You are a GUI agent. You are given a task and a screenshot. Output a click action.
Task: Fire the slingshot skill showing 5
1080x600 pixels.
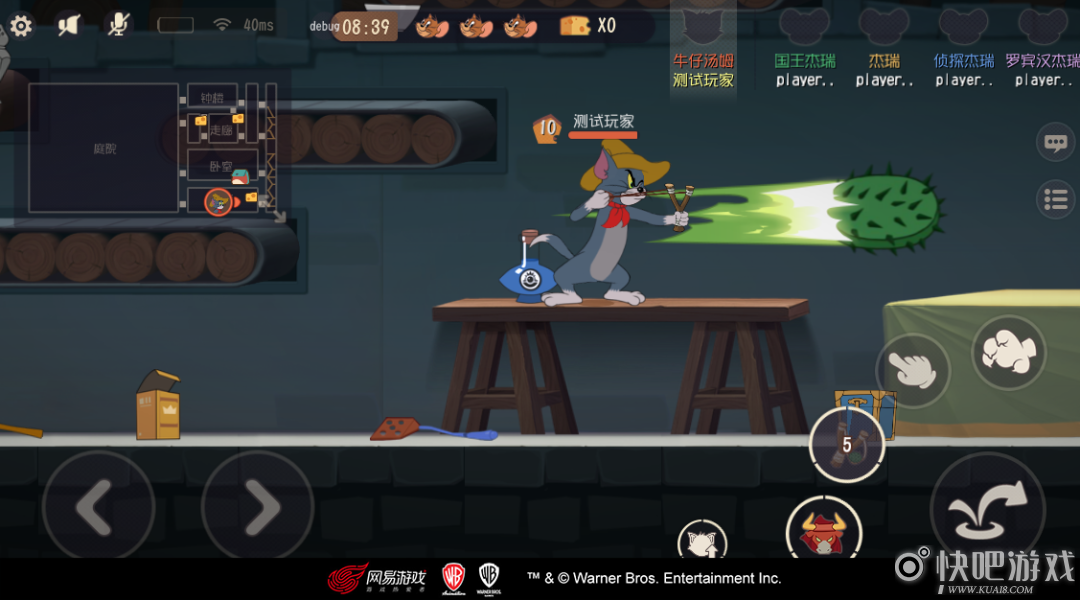tap(846, 443)
